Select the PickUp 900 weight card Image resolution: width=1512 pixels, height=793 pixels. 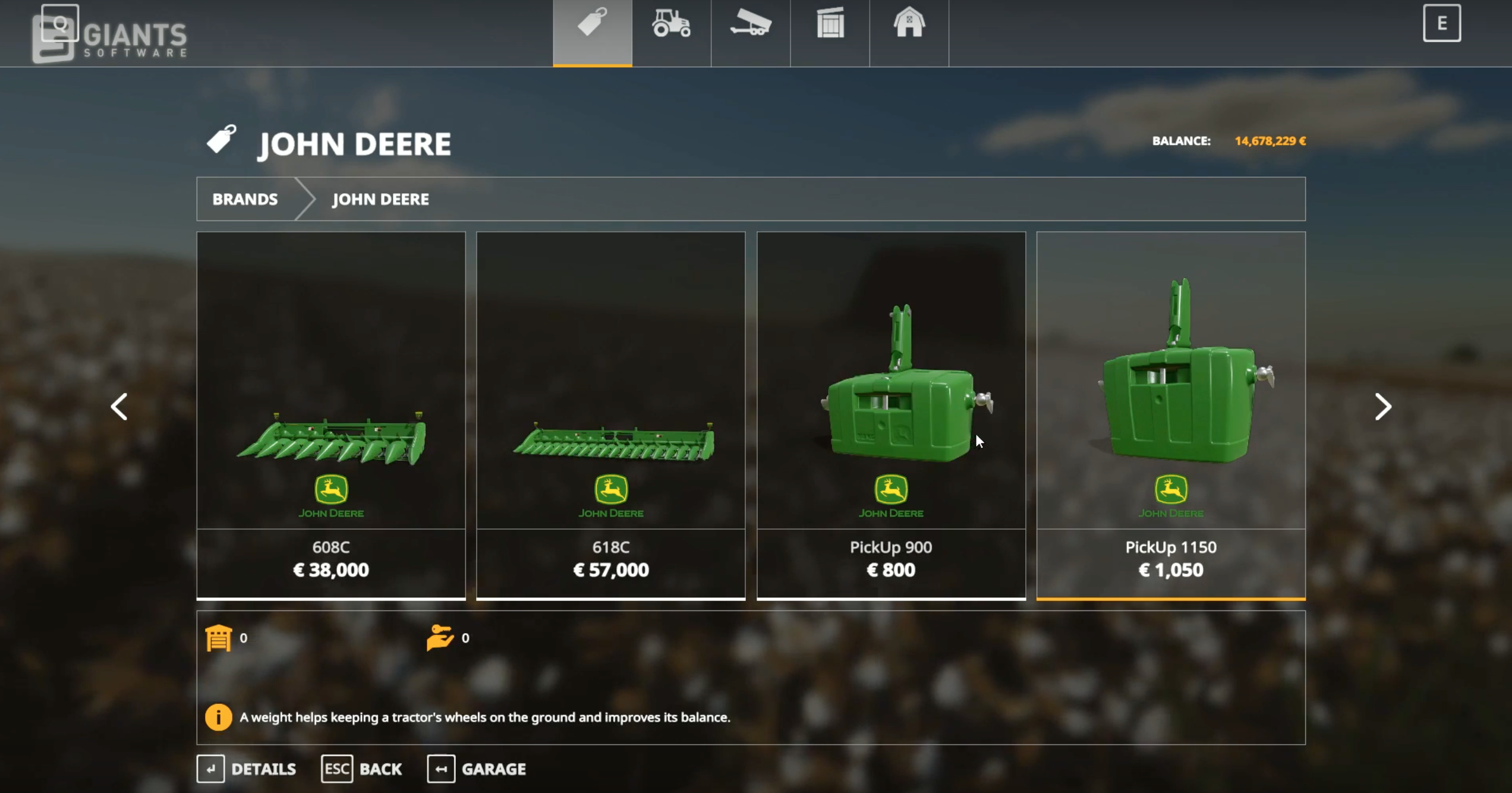[x=891, y=415]
